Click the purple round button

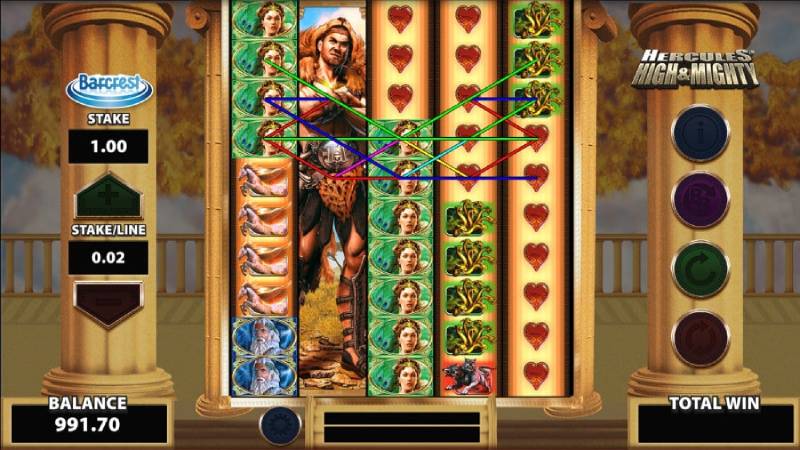click(699, 200)
